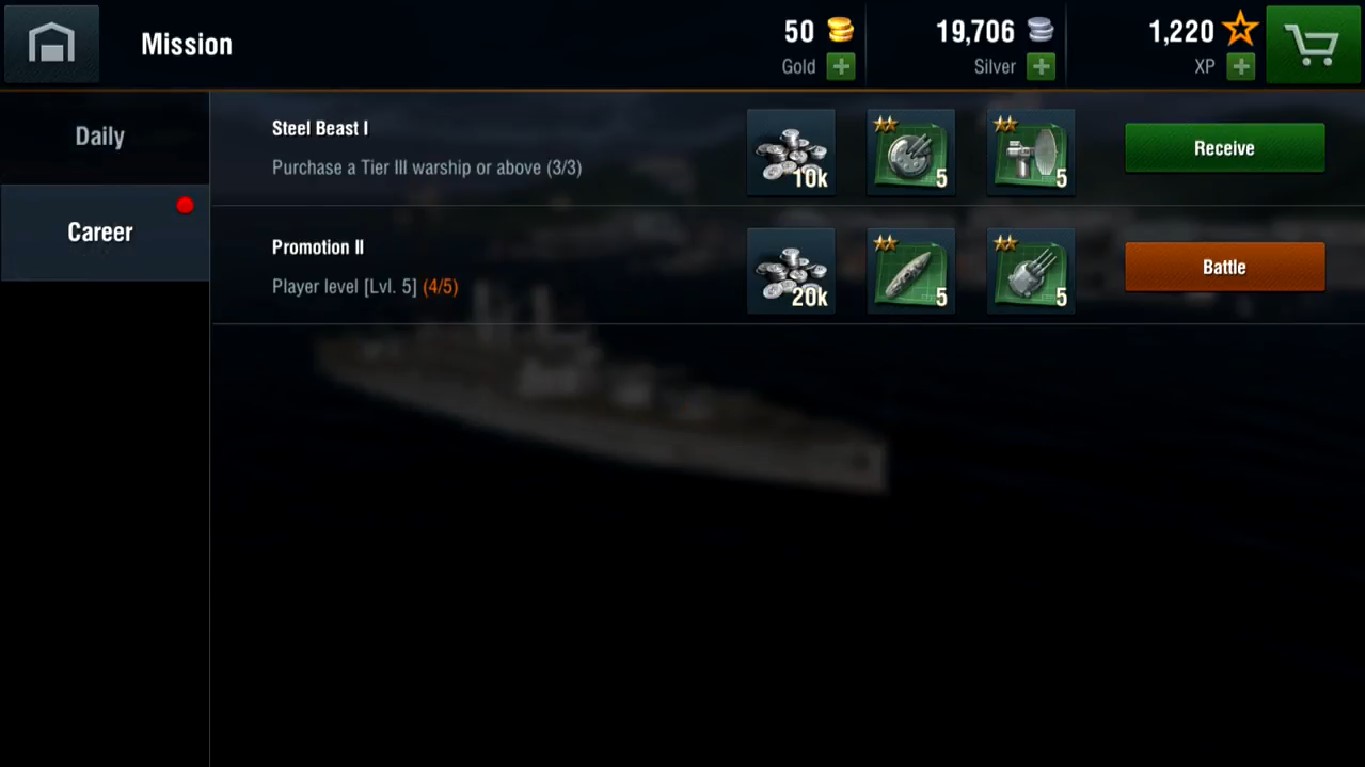Viewport: 1365px width, 767px height.
Task: Add more Gold with the plus button
Action: pos(841,67)
